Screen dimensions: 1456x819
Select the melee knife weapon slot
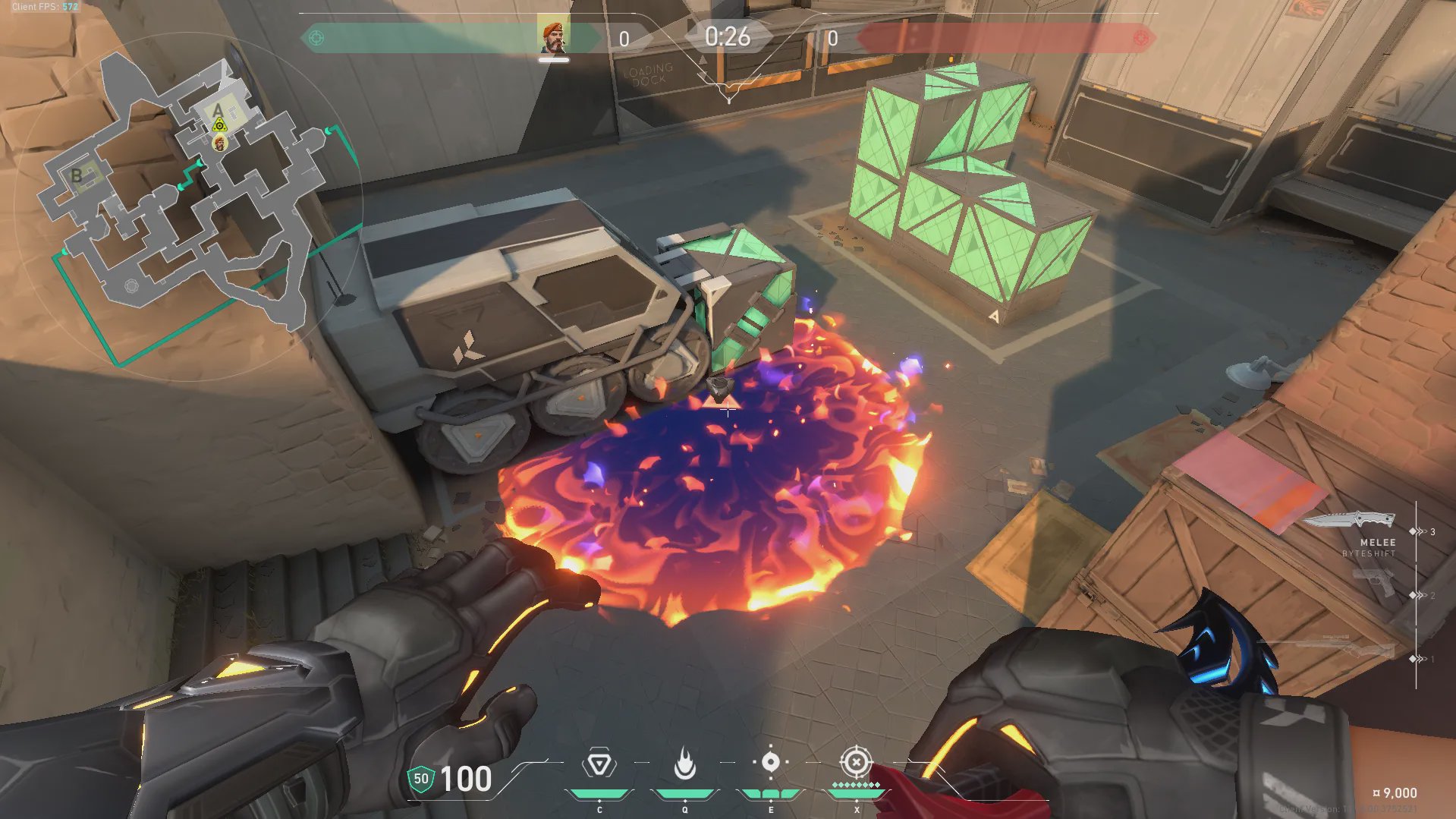[1351, 521]
